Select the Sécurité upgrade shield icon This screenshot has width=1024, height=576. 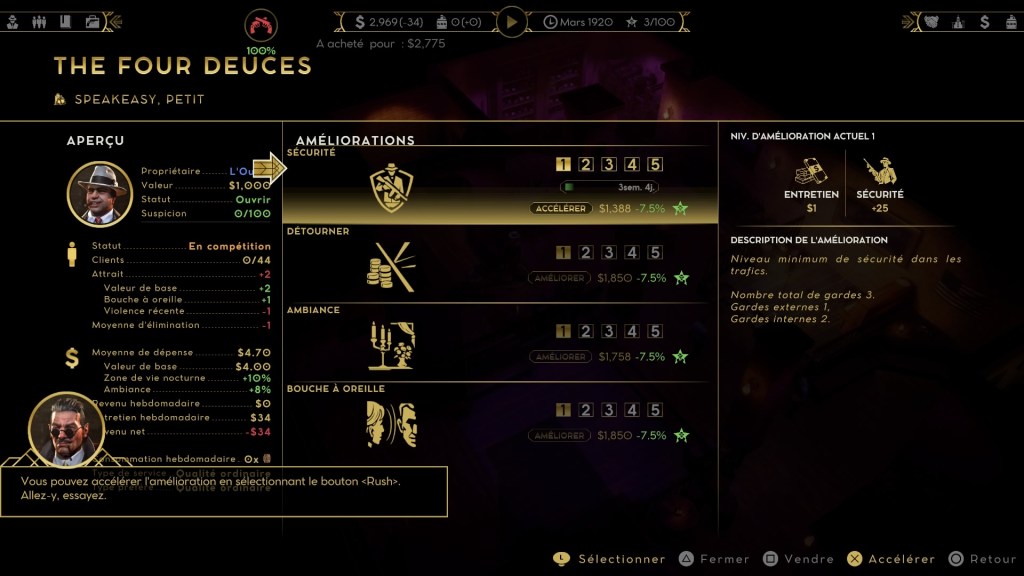click(391, 187)
